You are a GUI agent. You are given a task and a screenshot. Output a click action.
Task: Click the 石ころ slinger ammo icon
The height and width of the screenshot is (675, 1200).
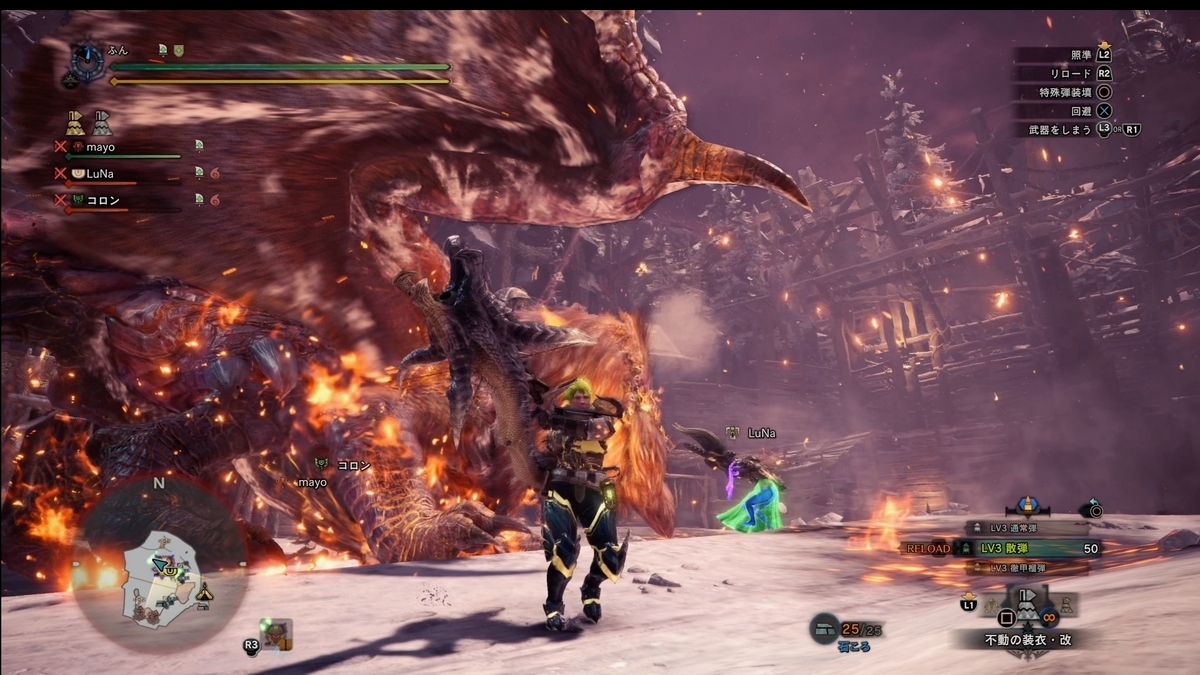pyautogui.click(x=825, y=628)
